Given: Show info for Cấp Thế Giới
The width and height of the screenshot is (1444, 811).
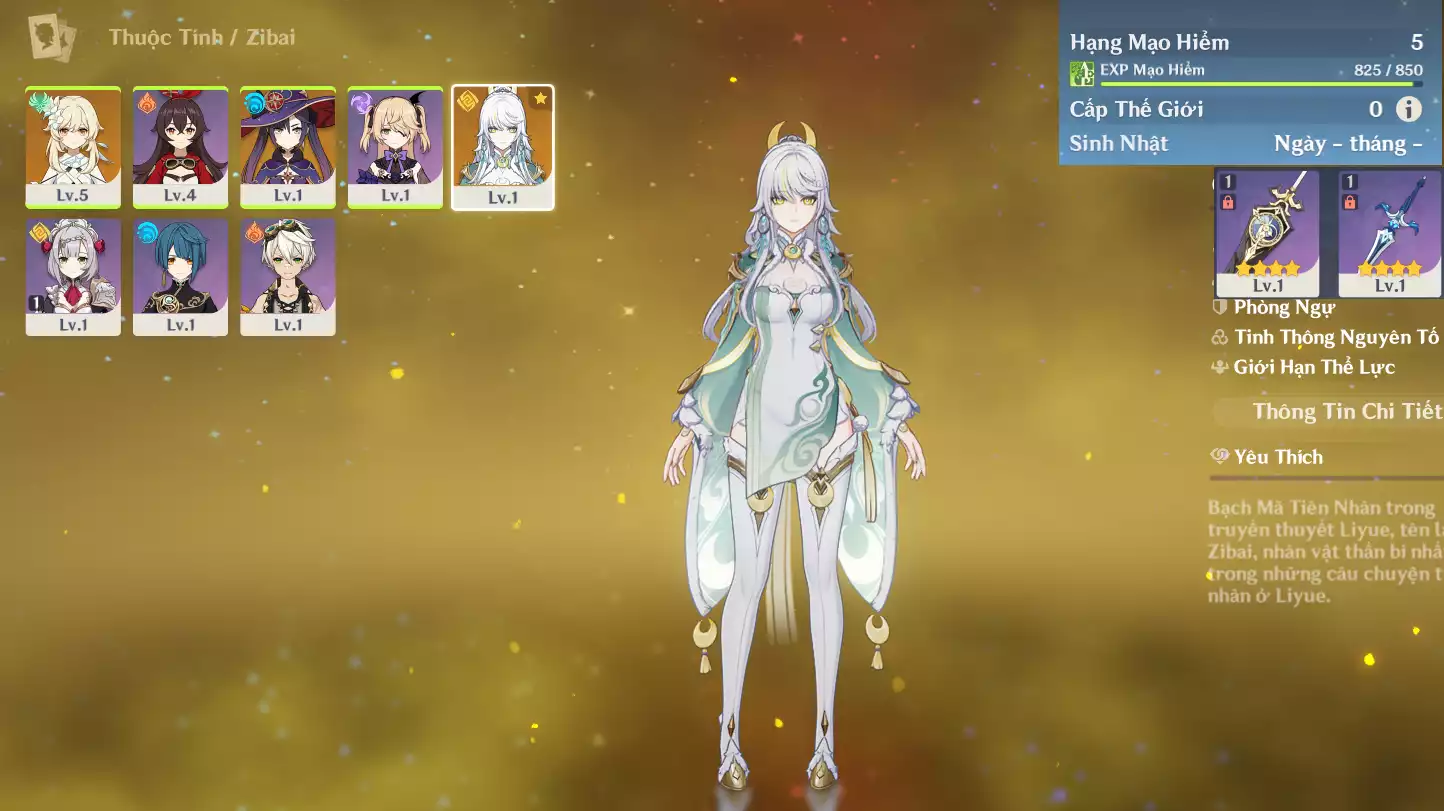Looking at the screenshot, I should click(x=1408, y=109).
